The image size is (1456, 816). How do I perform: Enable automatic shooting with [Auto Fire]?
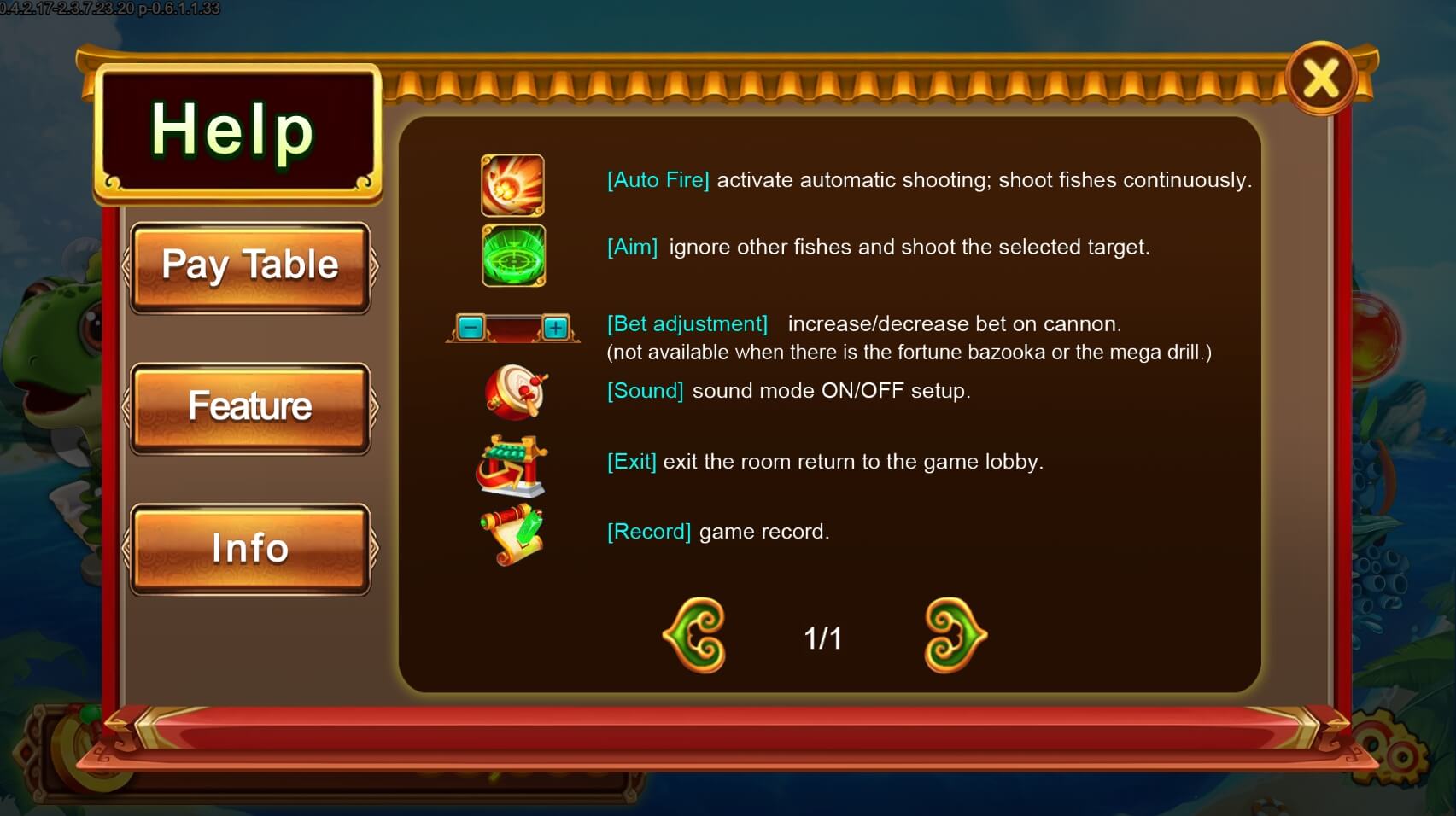[658, 180]
